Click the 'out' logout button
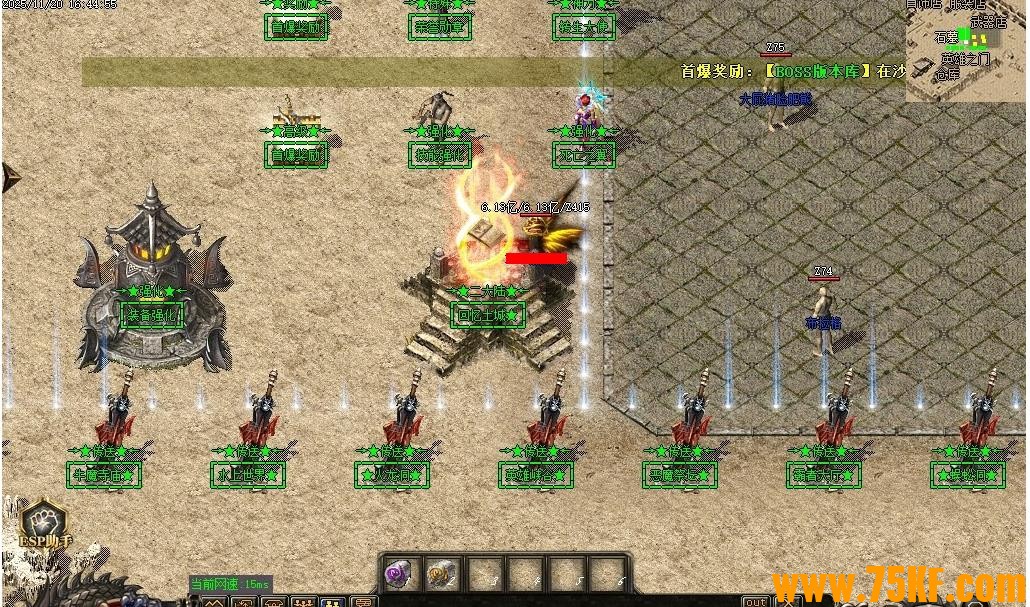This screenshot has height=607, width=1030. click(757, 601)
